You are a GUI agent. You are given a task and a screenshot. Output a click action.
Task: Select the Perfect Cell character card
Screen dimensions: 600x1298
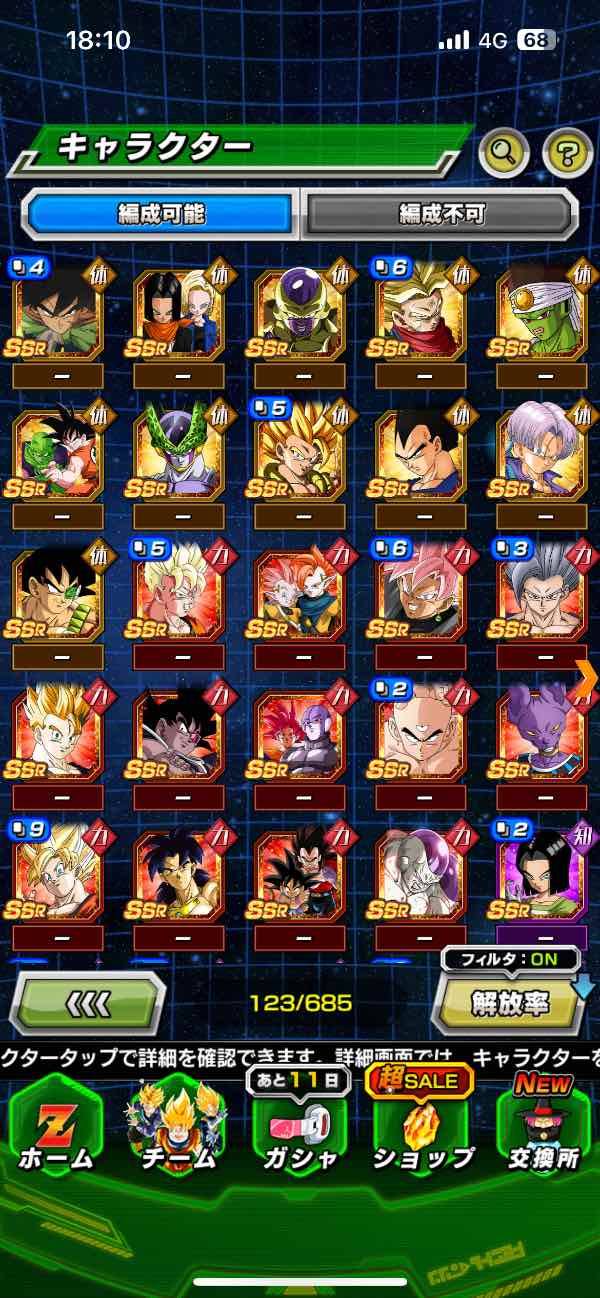click(x=178, y=450)
